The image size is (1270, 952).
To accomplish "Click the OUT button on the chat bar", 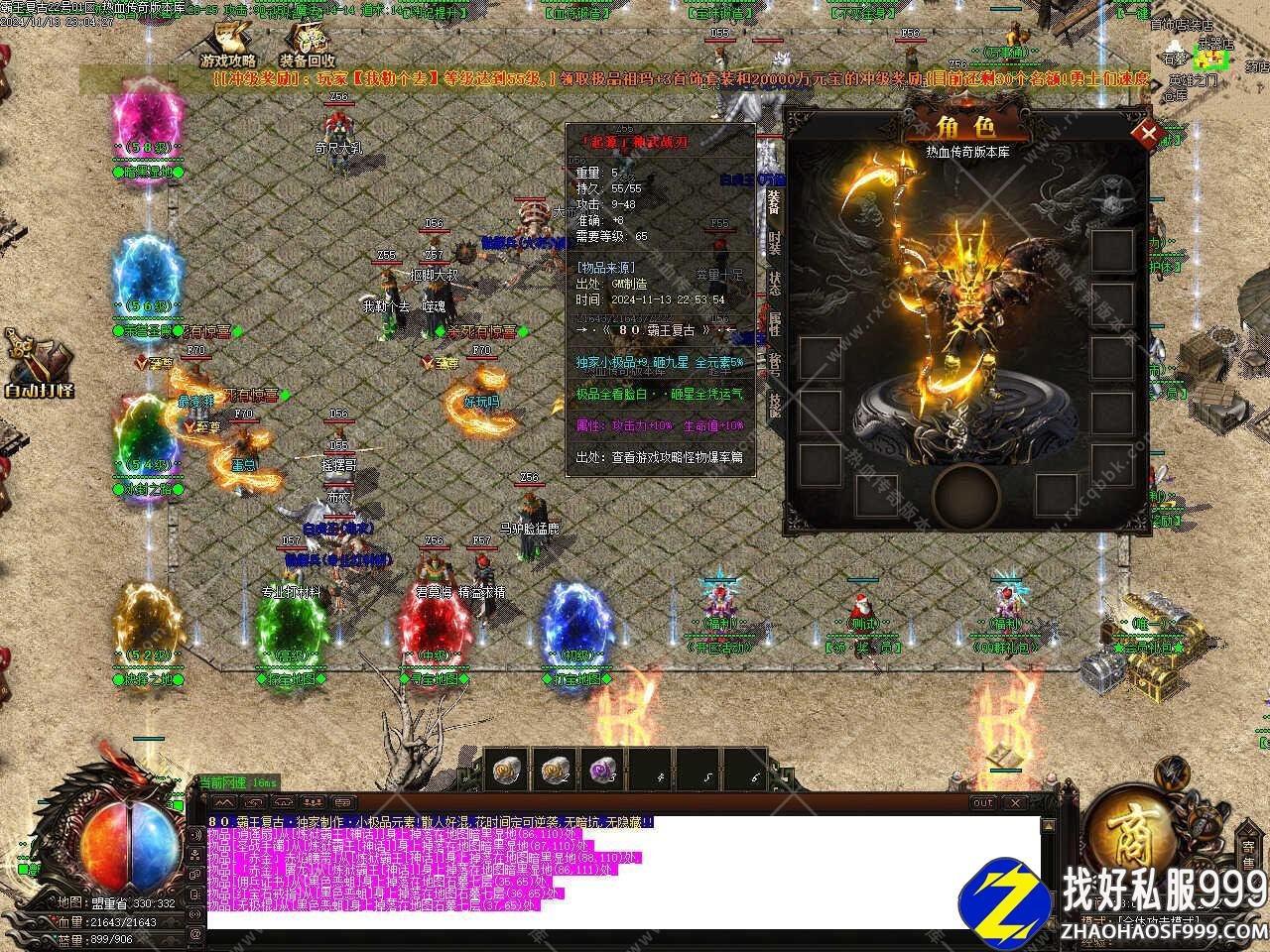I will coord(982,802).
